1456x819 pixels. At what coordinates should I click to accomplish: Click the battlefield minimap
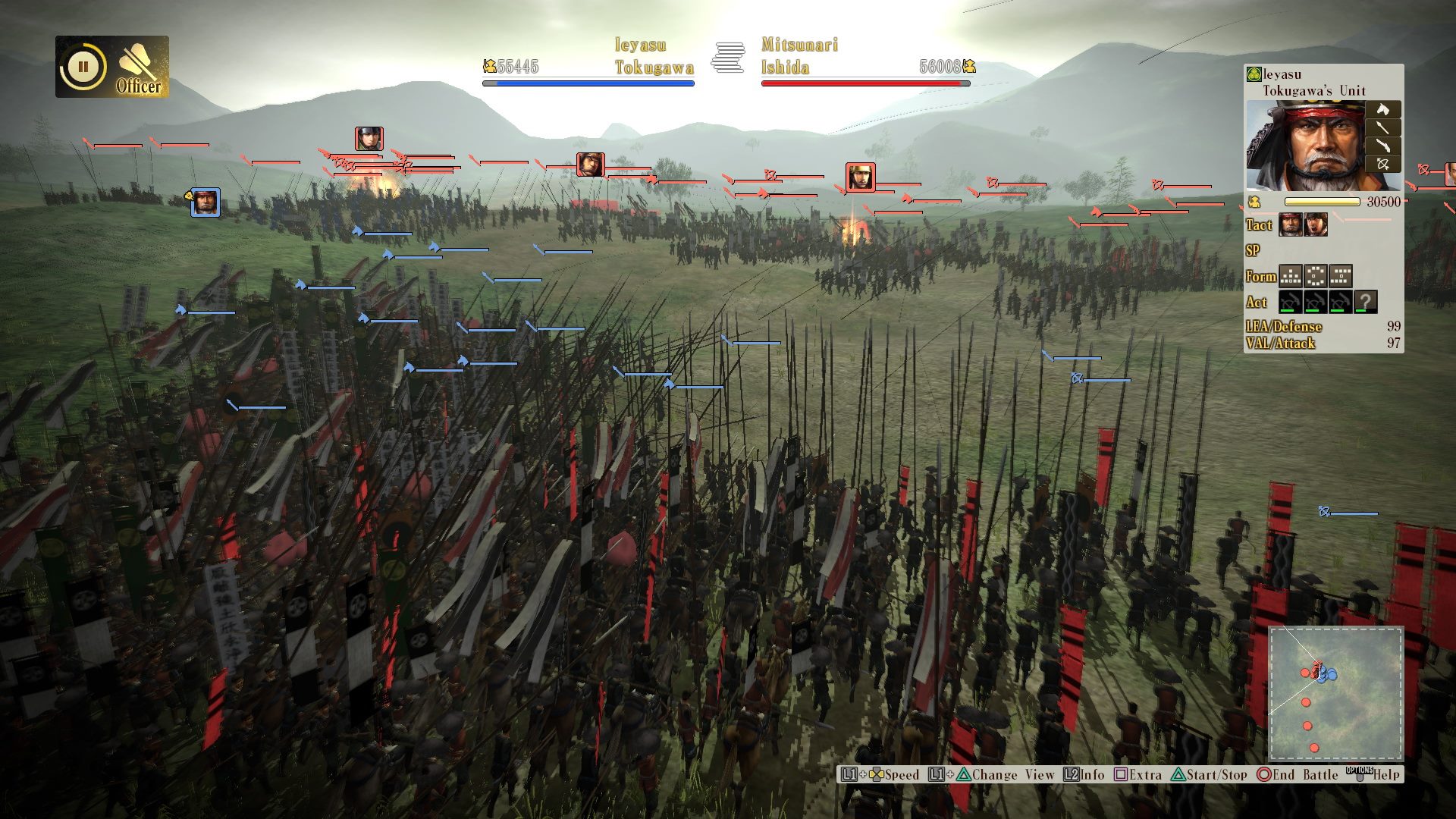point(1336,693)
